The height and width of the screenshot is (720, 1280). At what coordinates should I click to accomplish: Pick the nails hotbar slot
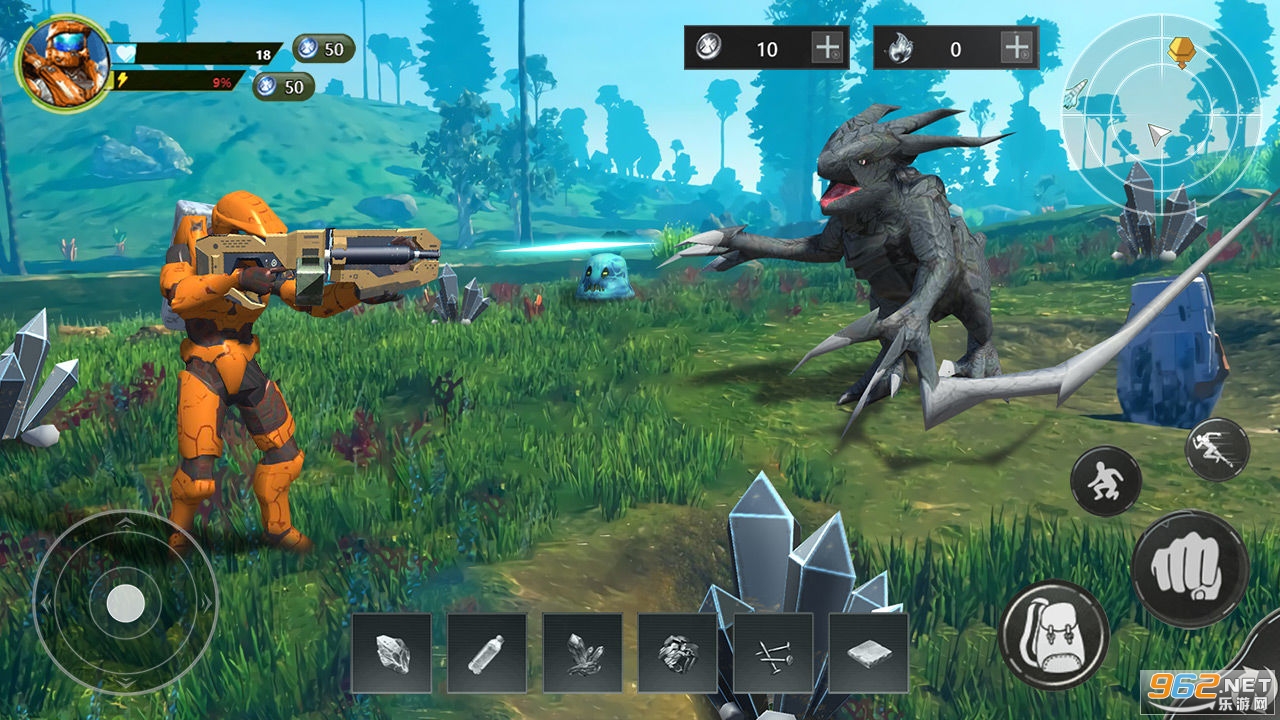[x=773, y=653]
